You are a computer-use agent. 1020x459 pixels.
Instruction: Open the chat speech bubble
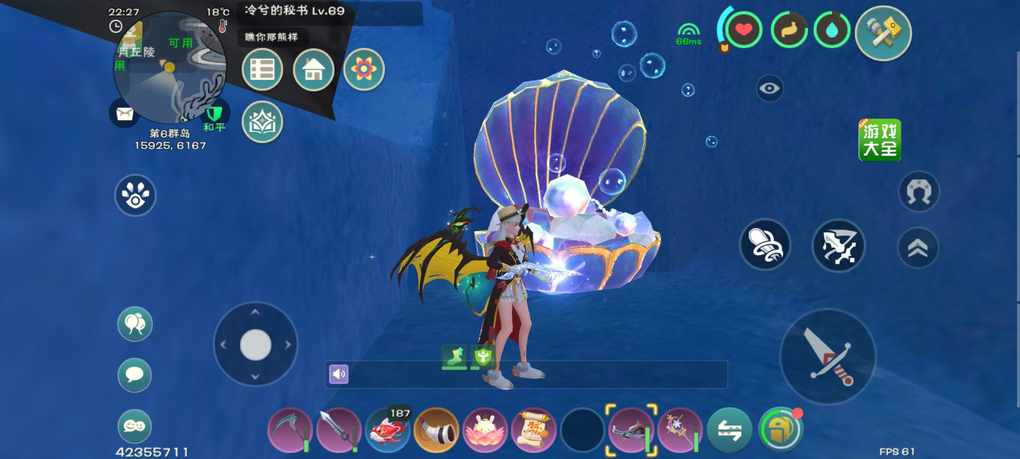click(135, 375)
